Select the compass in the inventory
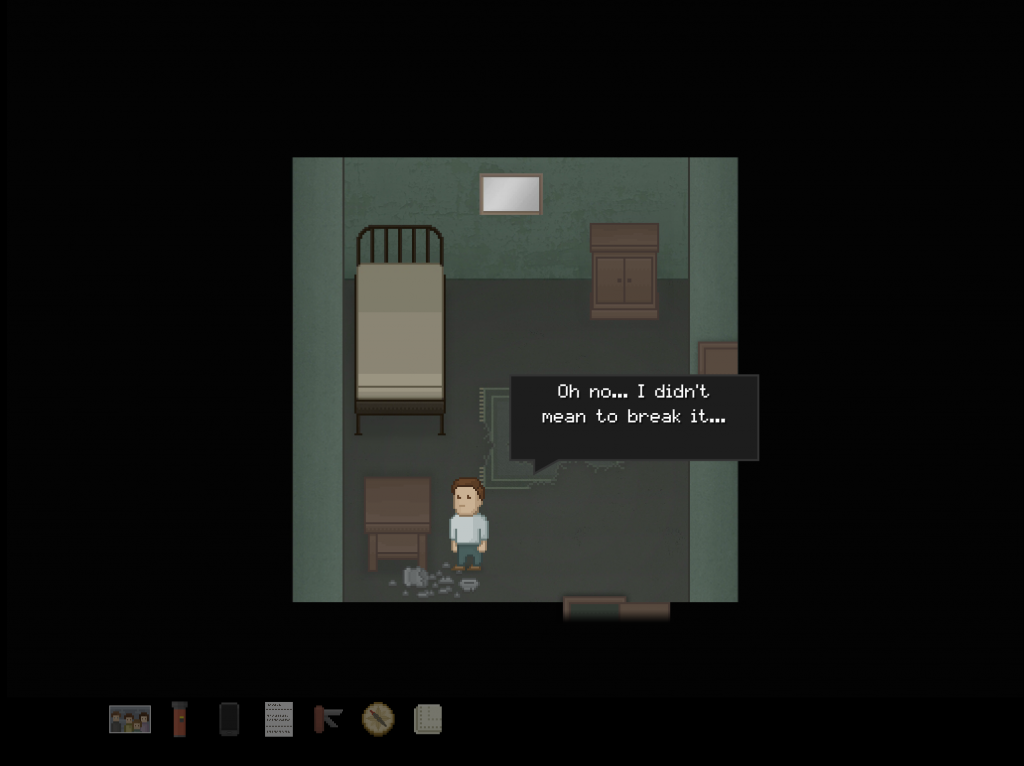This screenshot has height=766, width=1024. click(x=378, y=719)
